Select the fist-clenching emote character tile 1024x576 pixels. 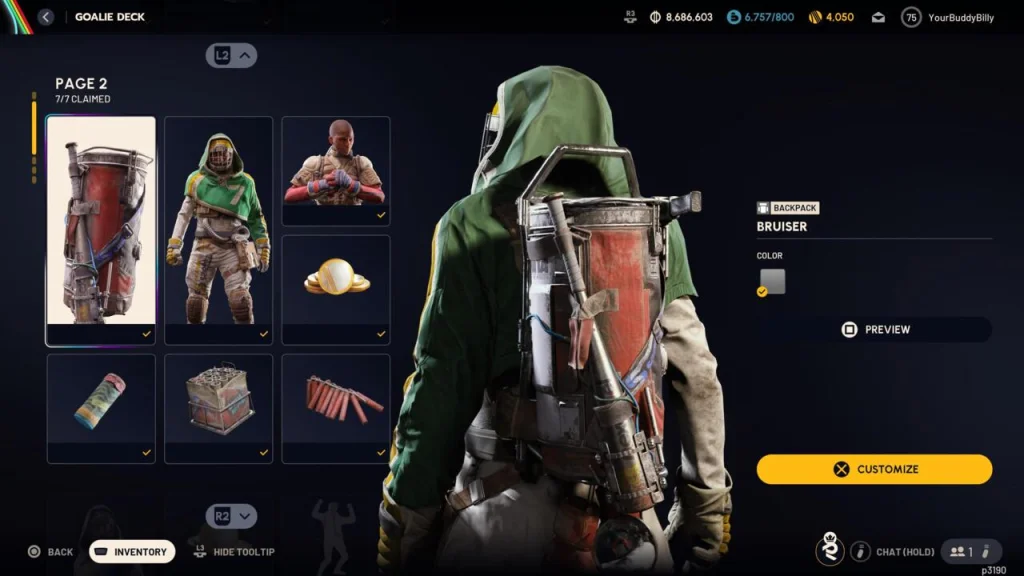(336, 170)
